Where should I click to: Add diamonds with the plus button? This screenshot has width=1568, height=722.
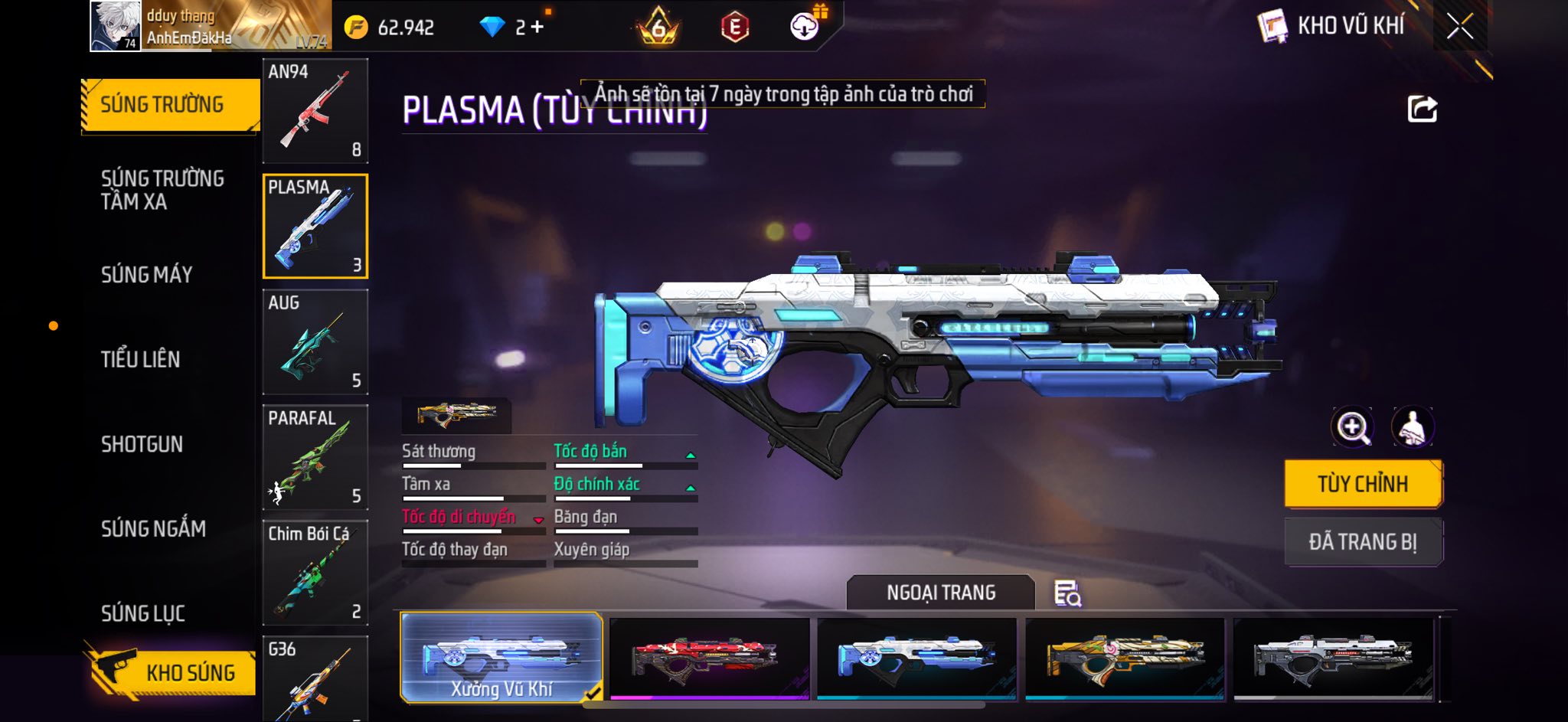coord(537,28)
